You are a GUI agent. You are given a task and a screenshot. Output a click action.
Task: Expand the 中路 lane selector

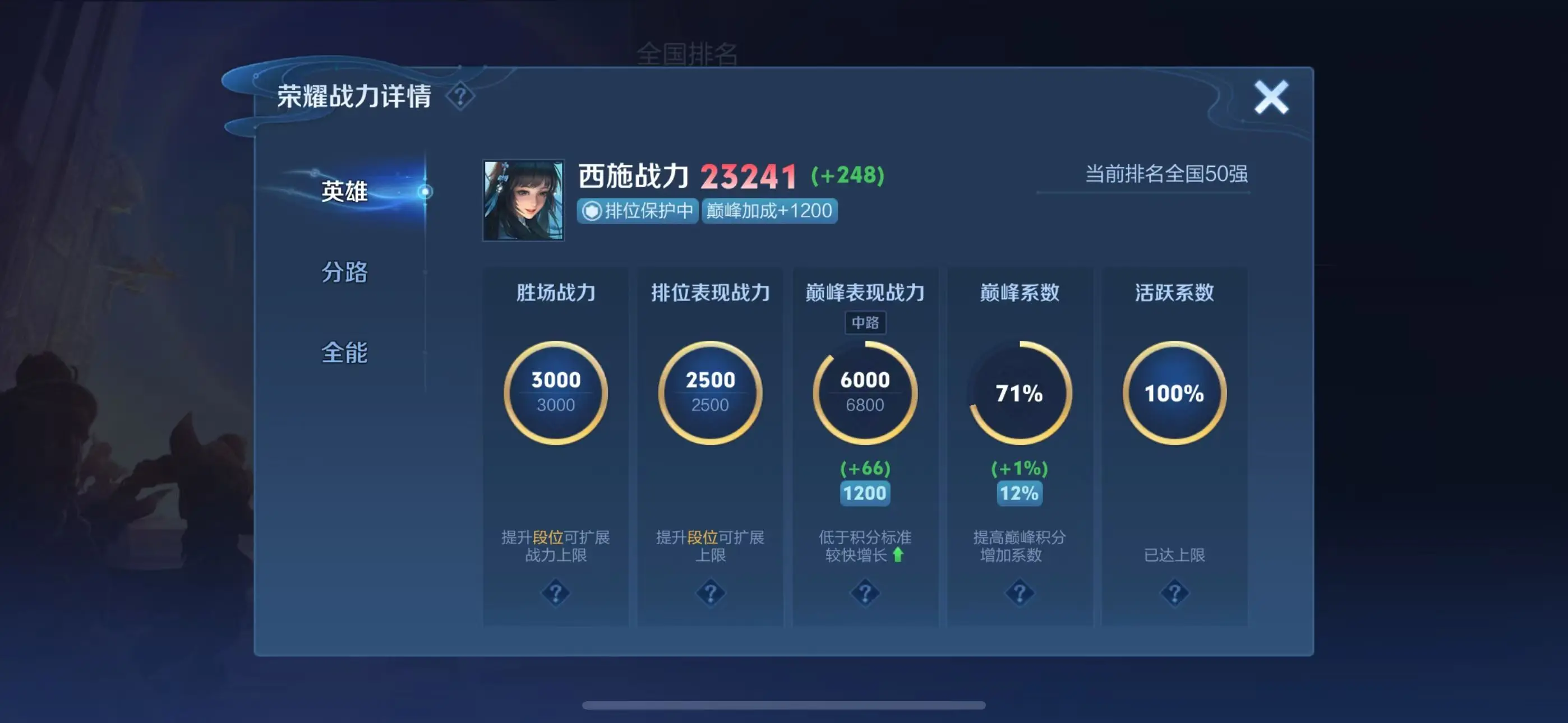864,323
